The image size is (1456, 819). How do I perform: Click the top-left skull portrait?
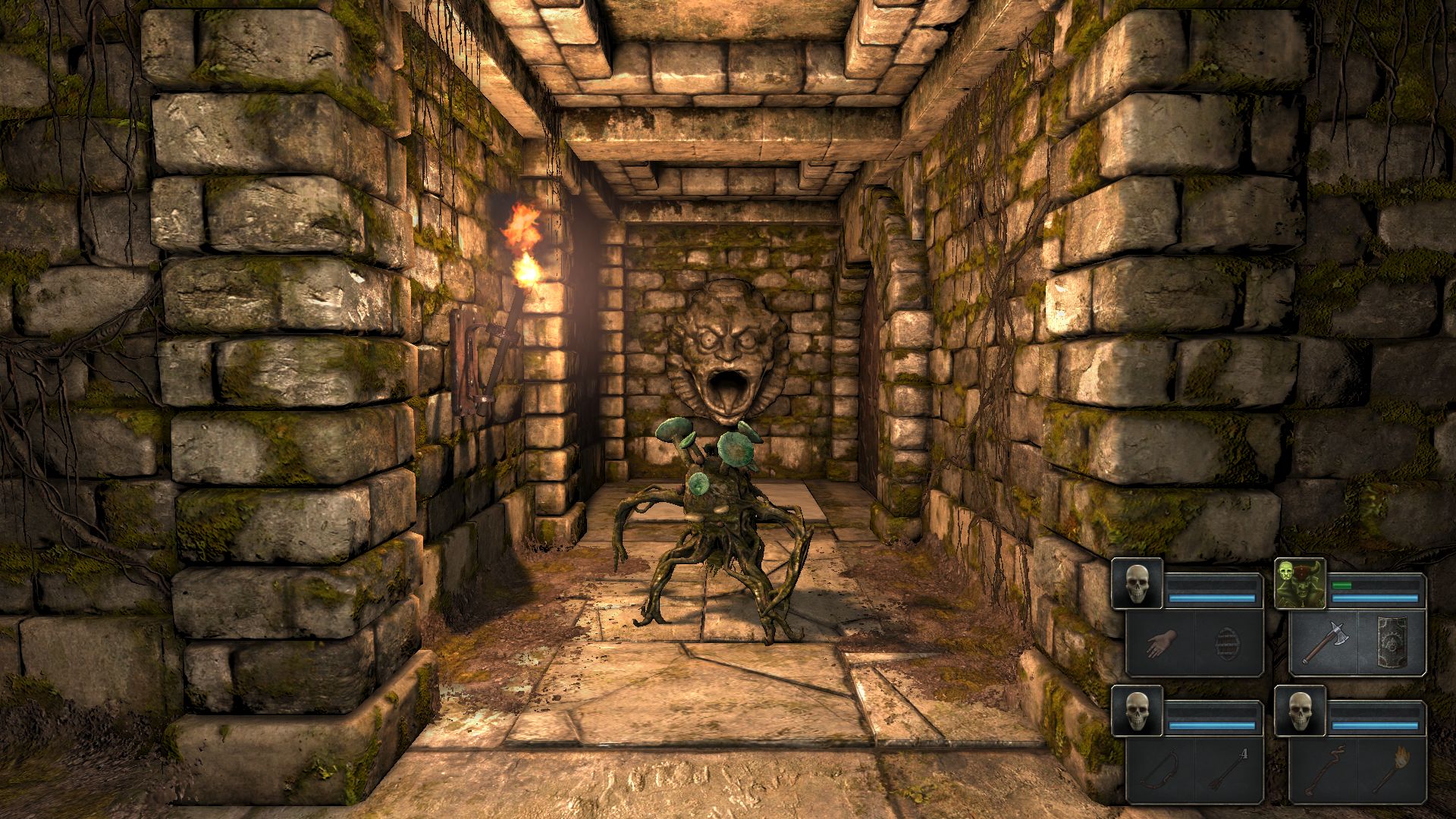(x=1136, y=584)
